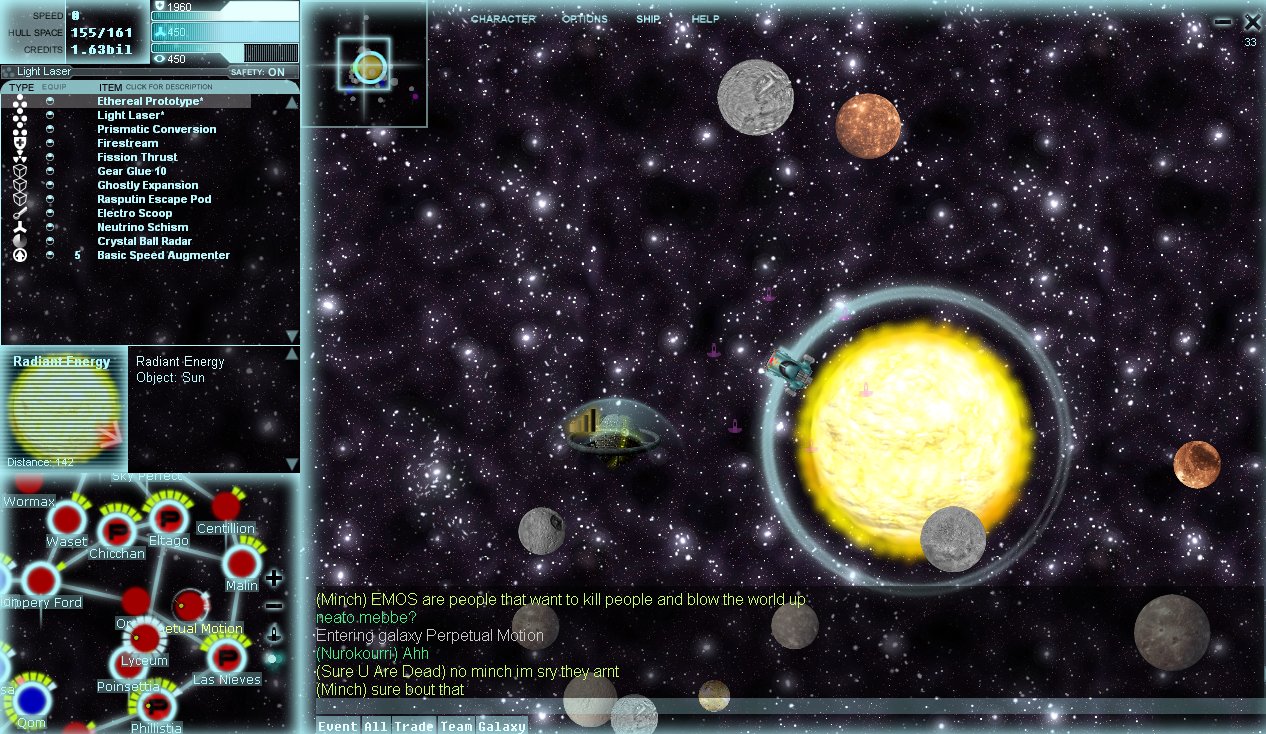The height and width of the screenshot is (734, 1266).
Task: Open the Ship menu
Action: pyautogui.click(x=648, y=19)
